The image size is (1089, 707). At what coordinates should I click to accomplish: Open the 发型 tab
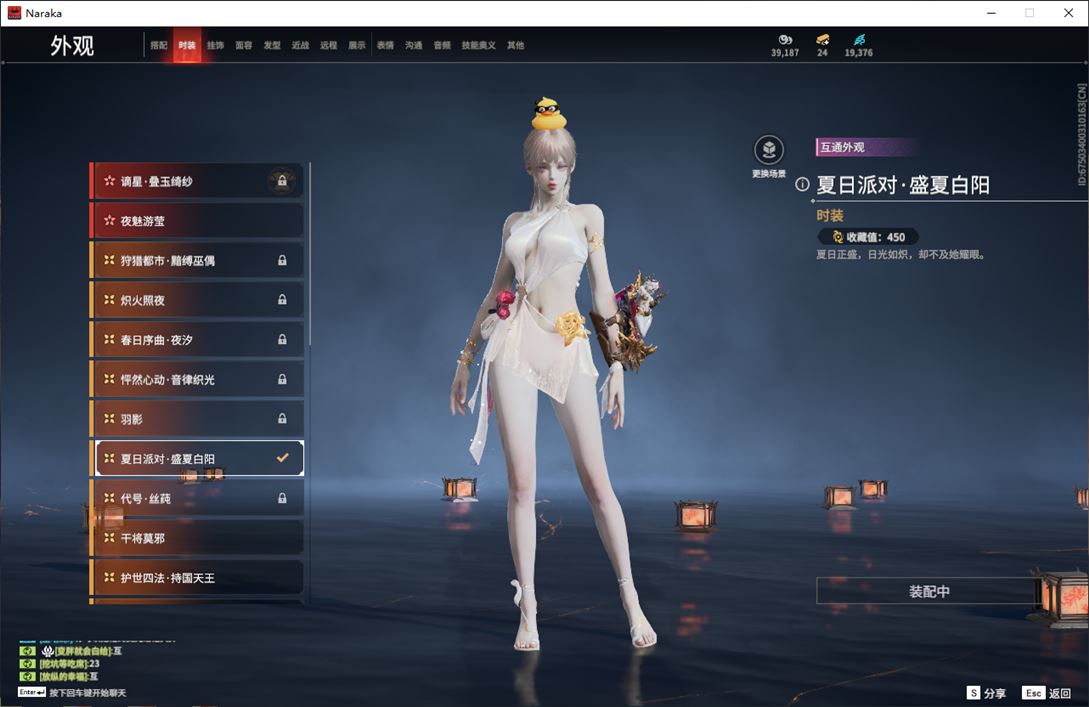(x=272, y=46)
